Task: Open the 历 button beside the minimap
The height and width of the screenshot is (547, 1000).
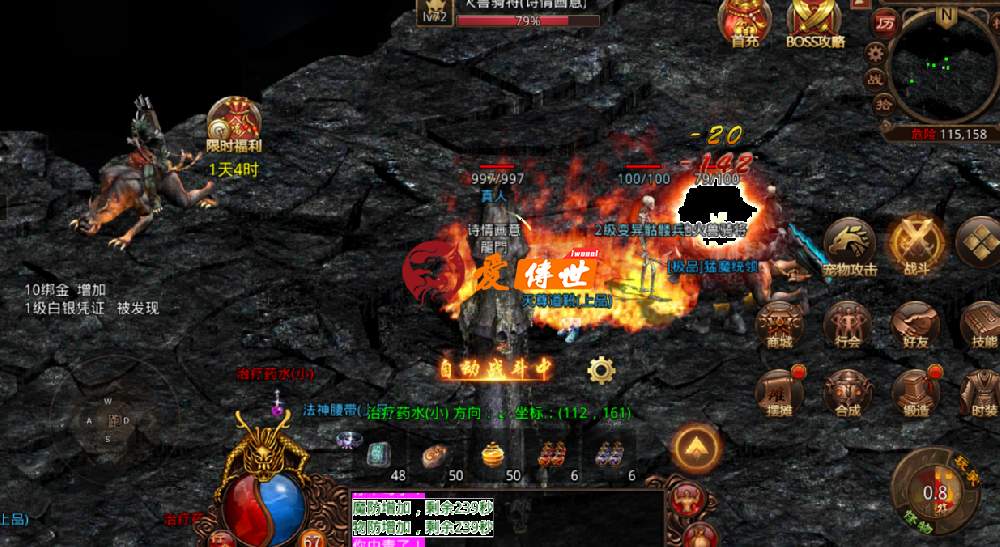Action: coord(884,23)
